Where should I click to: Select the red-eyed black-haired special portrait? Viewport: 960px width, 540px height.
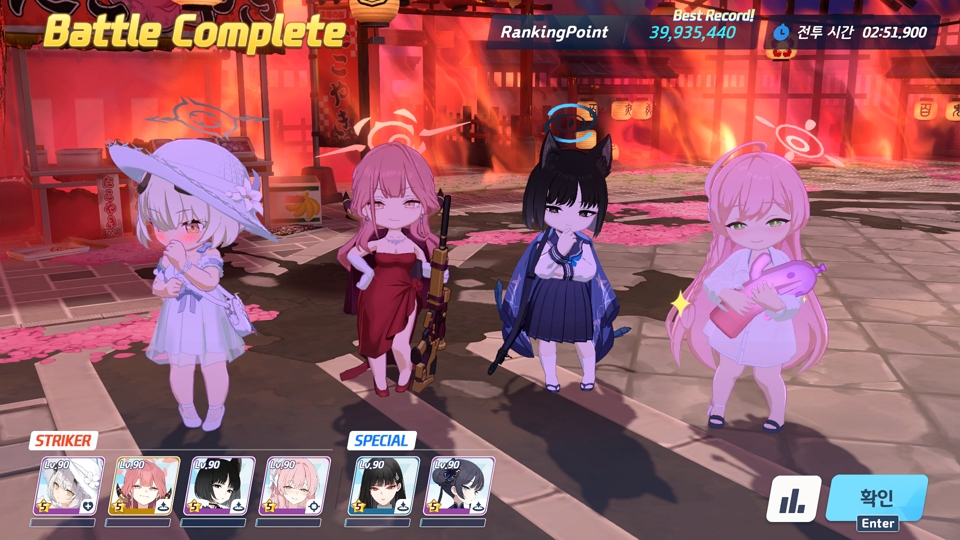[x=383, y=486]
